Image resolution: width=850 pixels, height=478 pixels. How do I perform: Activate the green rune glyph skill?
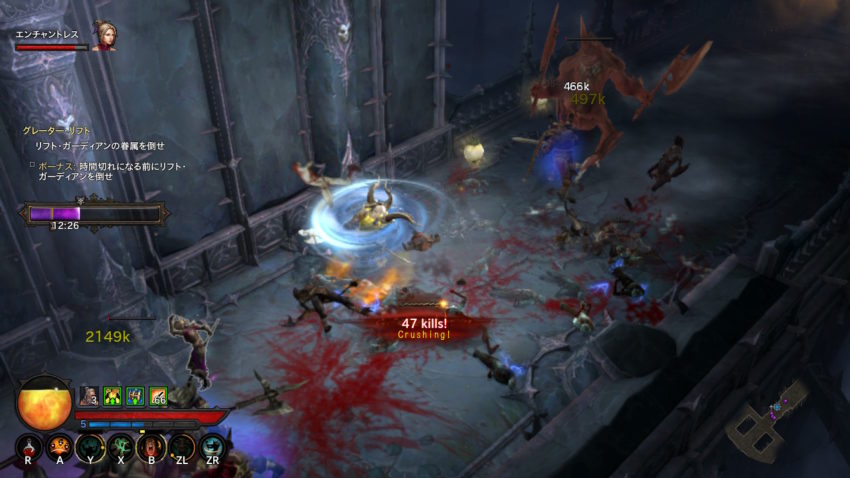click(120, 446)
